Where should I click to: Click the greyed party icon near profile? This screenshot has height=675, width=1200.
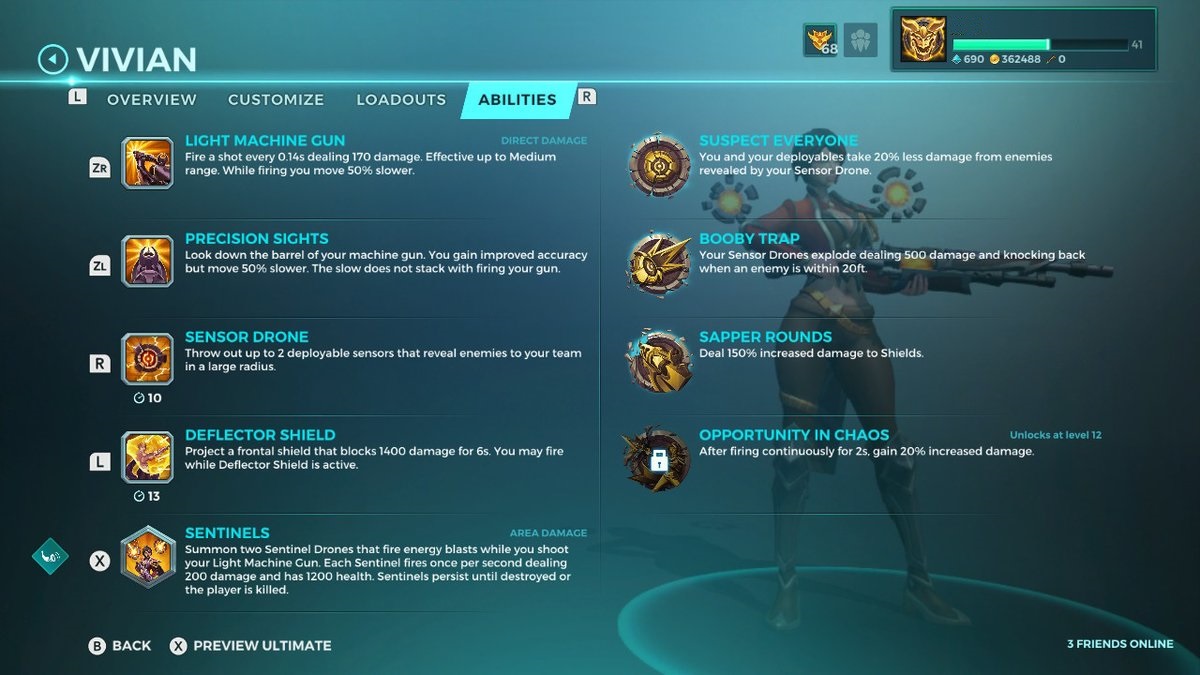coord(860,40)
